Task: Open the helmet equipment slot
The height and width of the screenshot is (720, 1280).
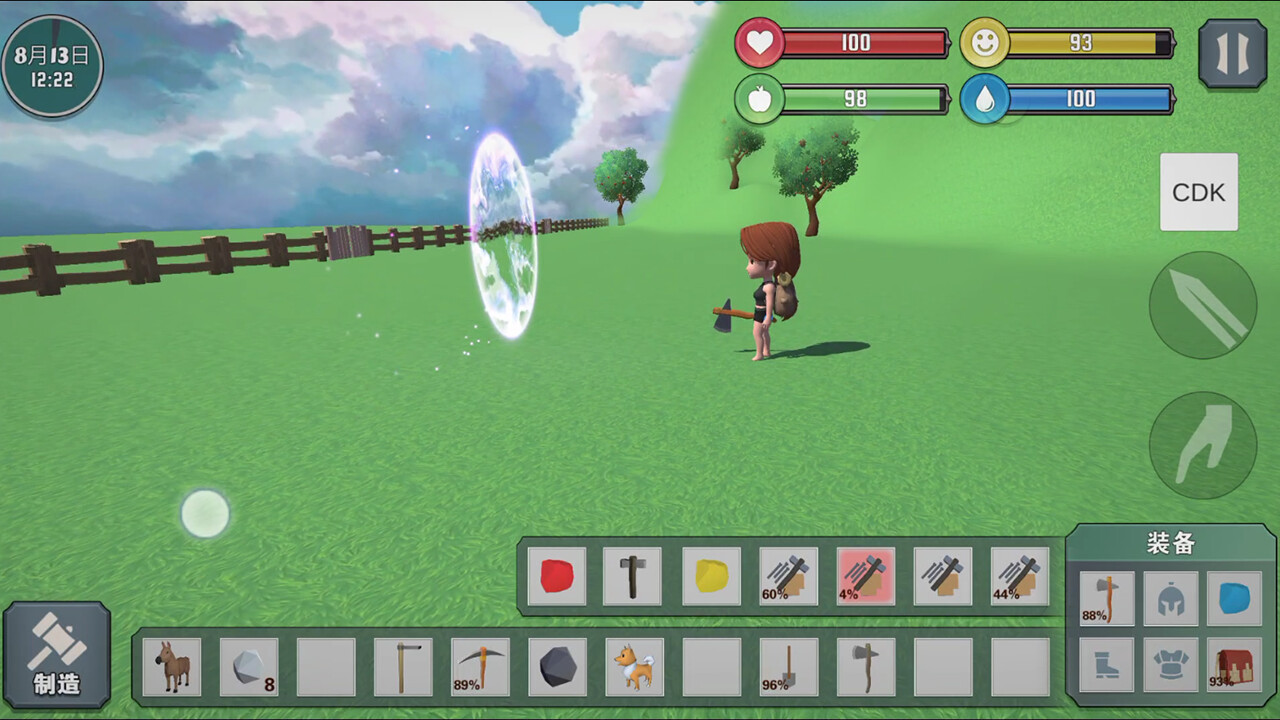Action: [x=1170, y=598]
